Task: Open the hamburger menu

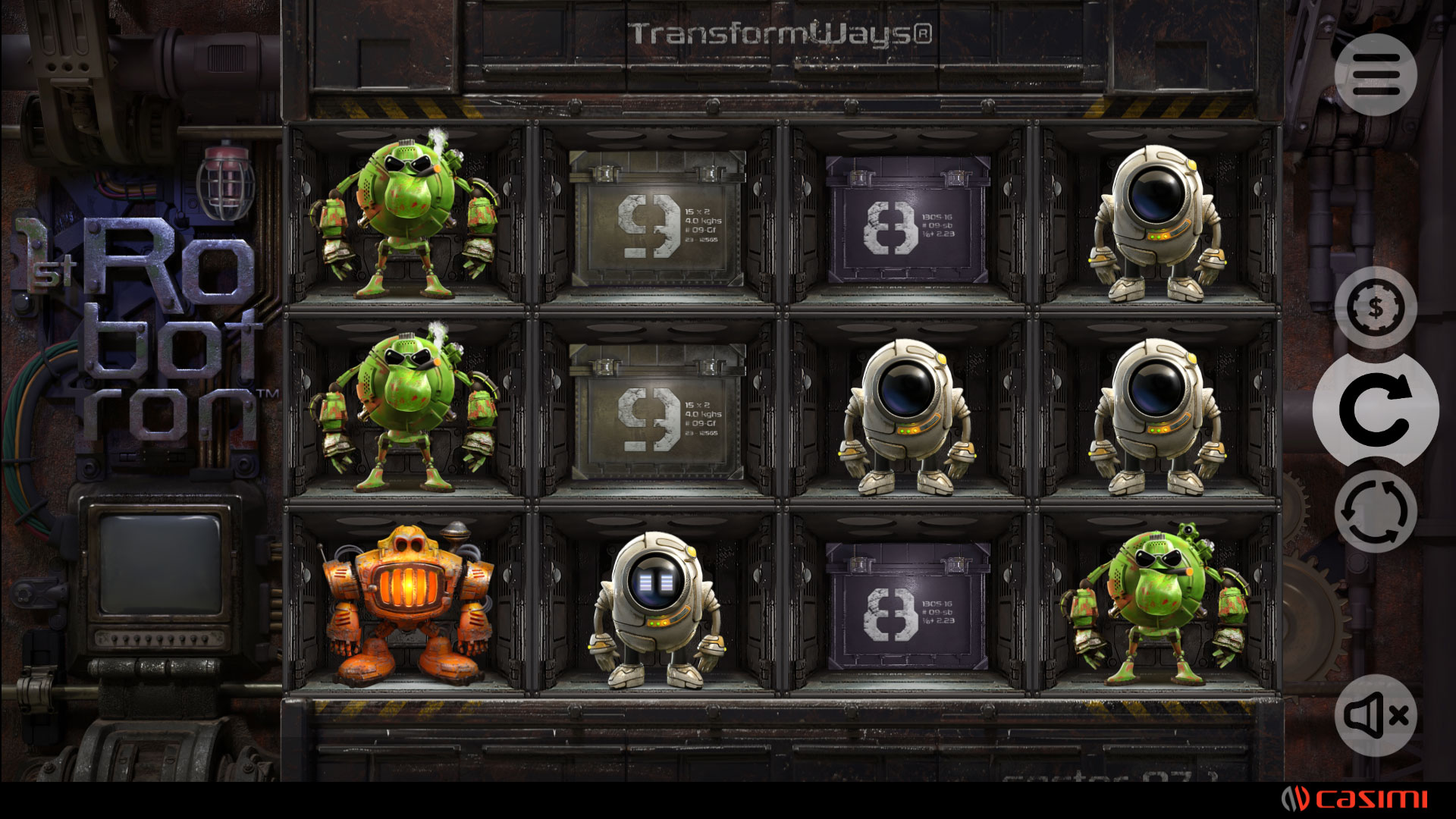Action: pos(1376,74)
